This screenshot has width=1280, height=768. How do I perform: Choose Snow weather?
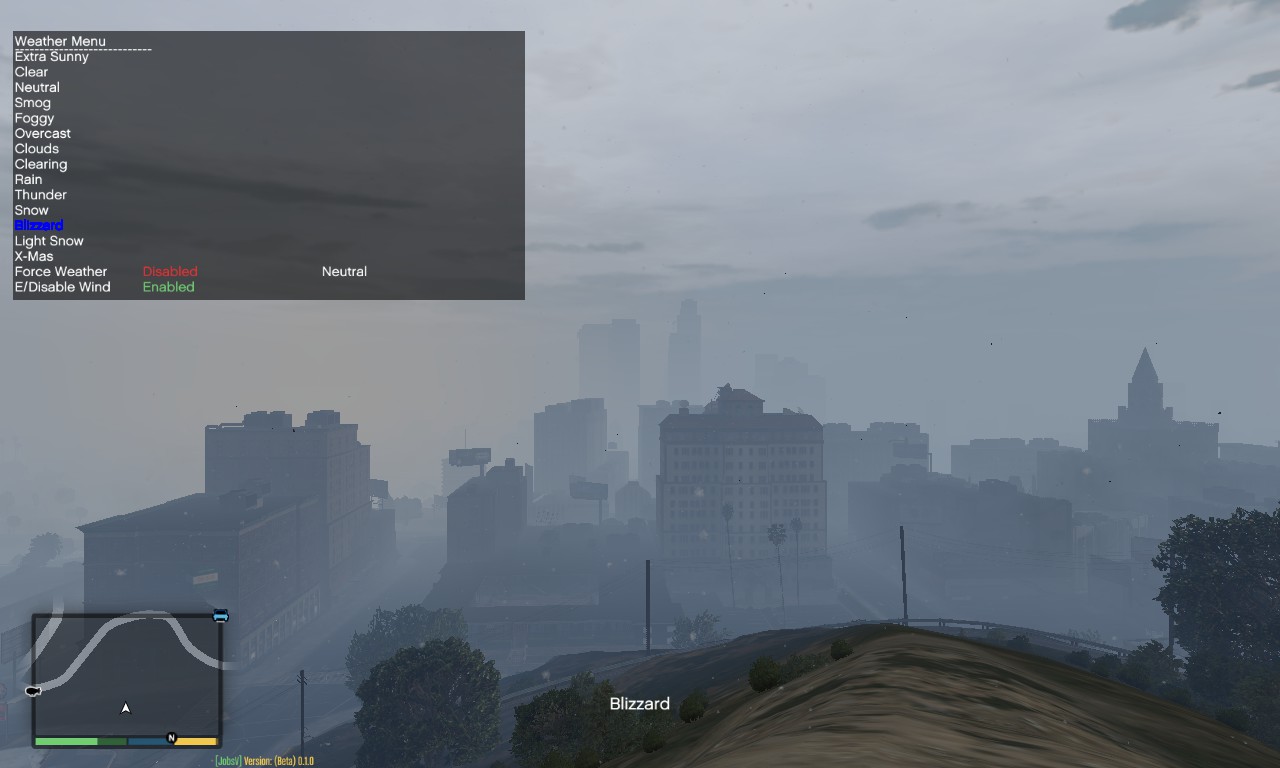click(31, 210)
